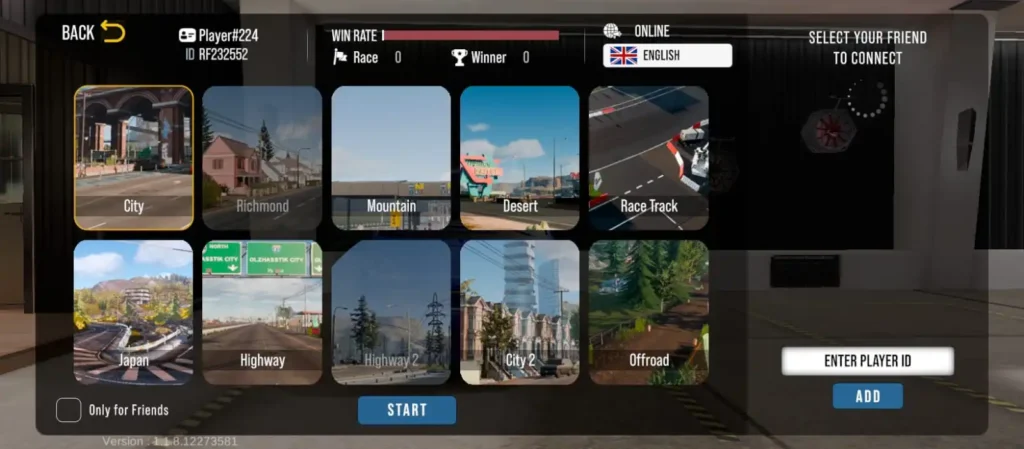Screen dimensions: 1024x449
Task: Choose the Highway 2 map tile
Action: point(391,312)
